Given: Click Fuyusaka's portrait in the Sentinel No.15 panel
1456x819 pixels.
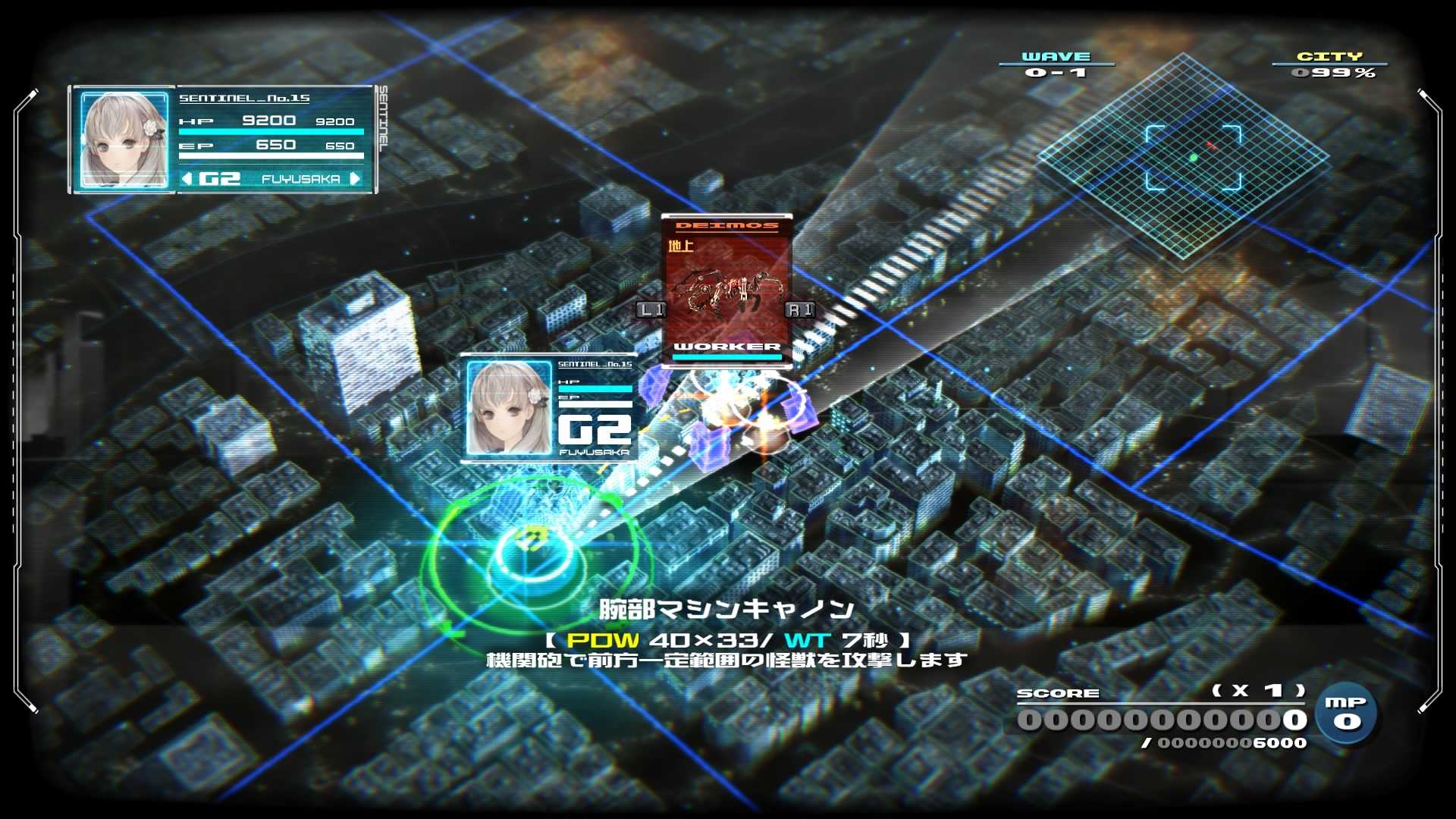Looking at the screenshot, I should 124,140.
